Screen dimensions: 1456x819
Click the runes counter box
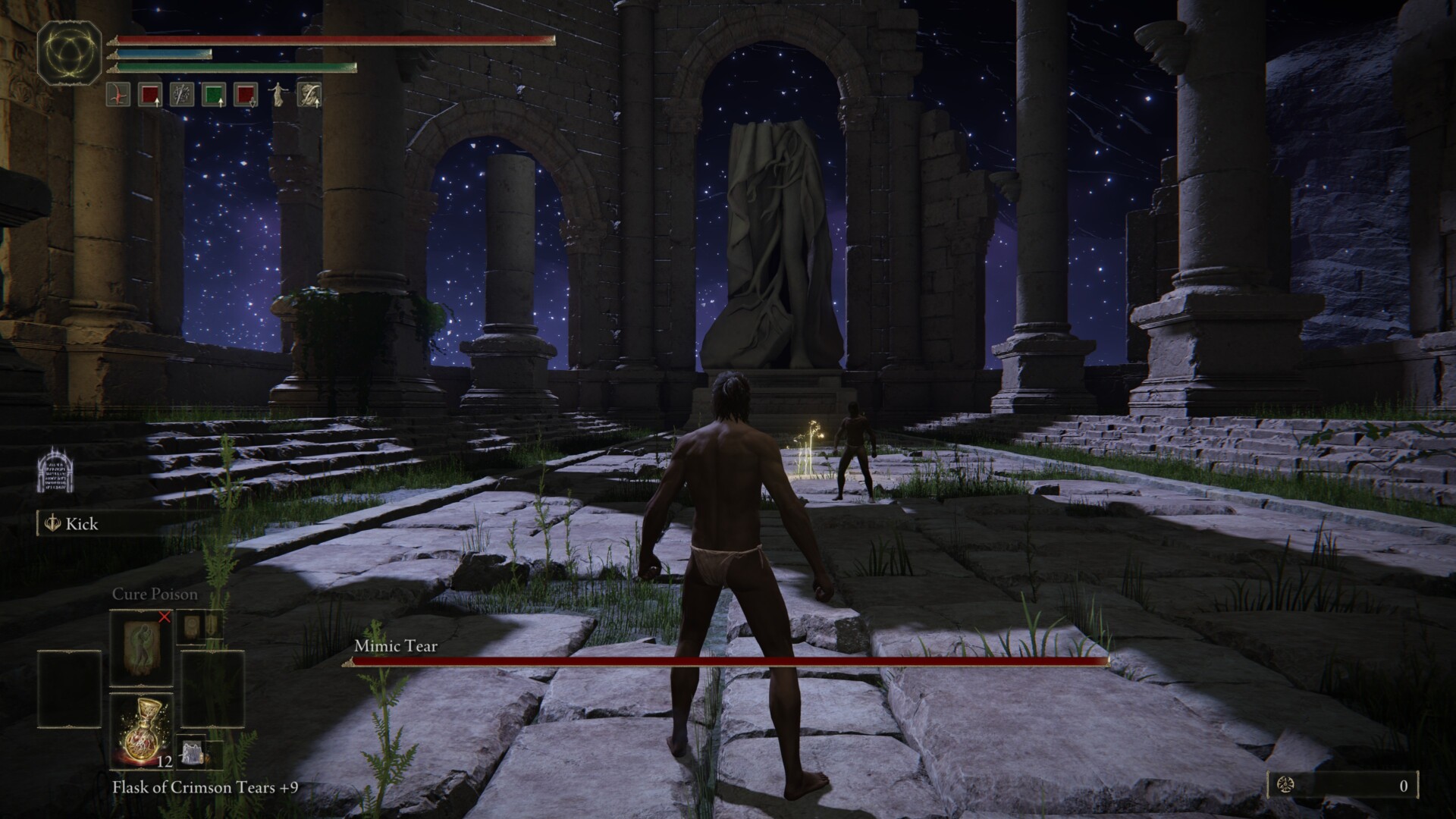1342,786
